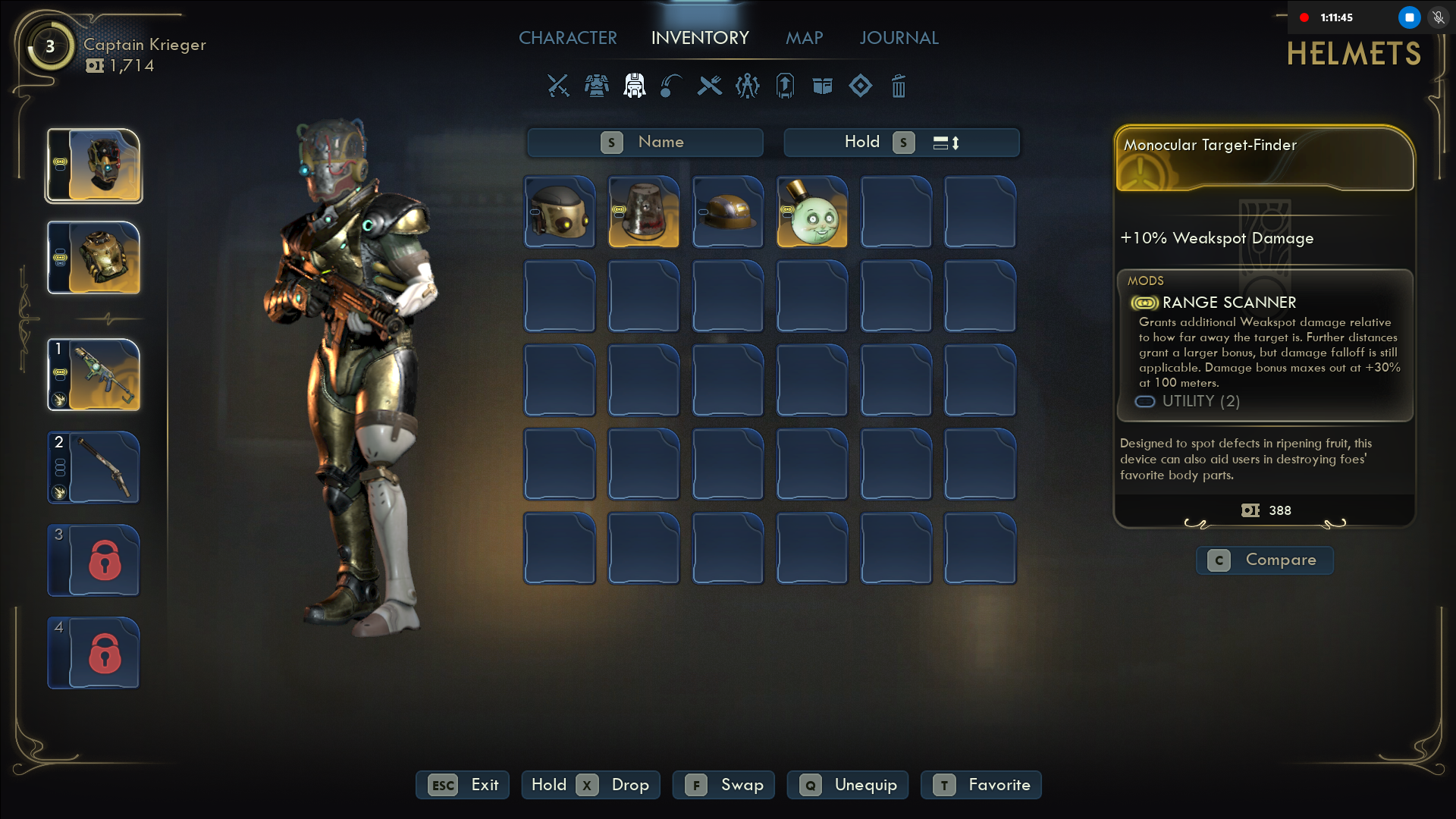This screenshot has width=1456, height=819.
Task: Pick the blue hard hat helmet
Action: tap(728, 212)
